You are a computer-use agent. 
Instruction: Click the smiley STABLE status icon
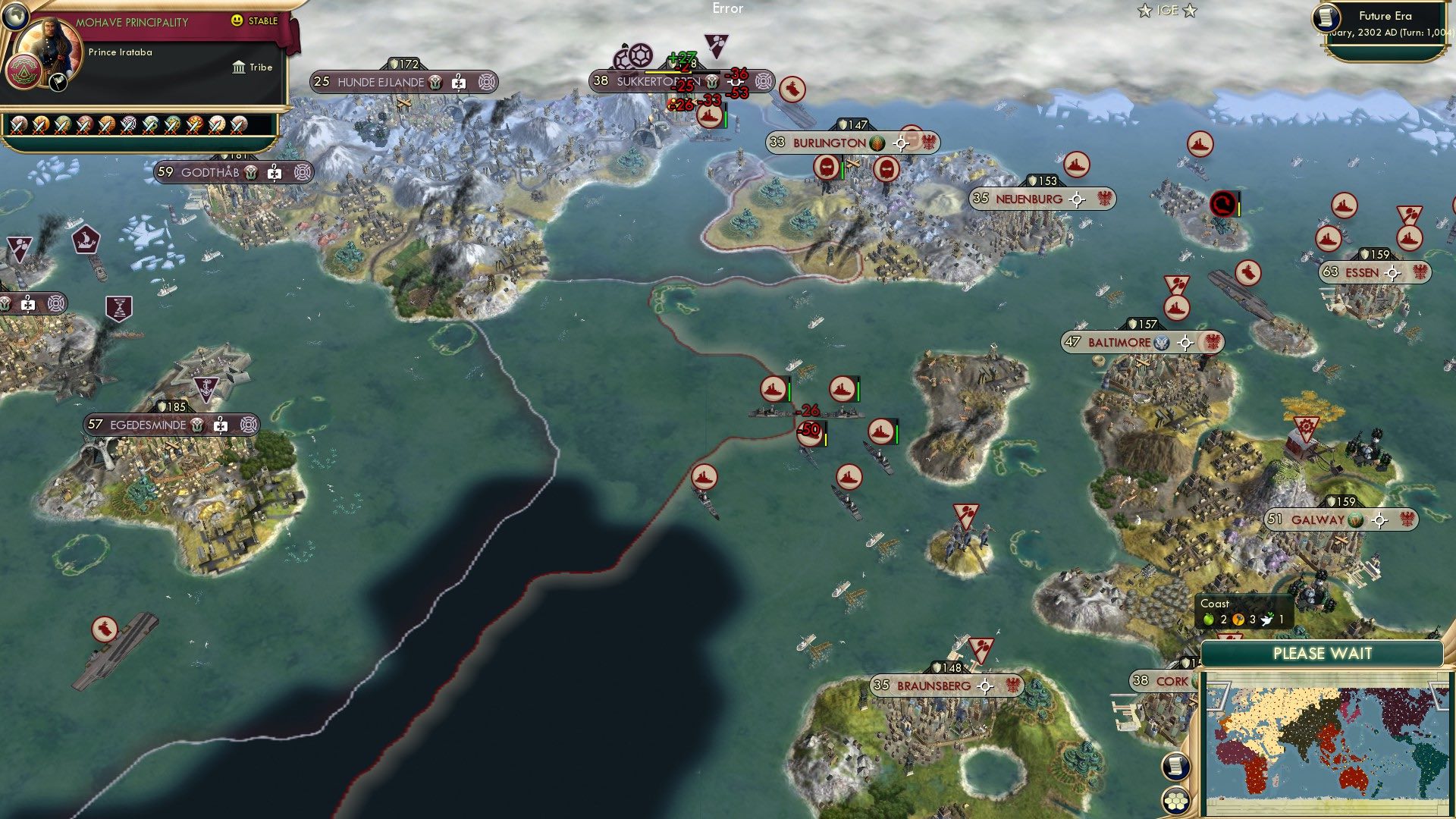pyautogui.click(x=237, y=20)
